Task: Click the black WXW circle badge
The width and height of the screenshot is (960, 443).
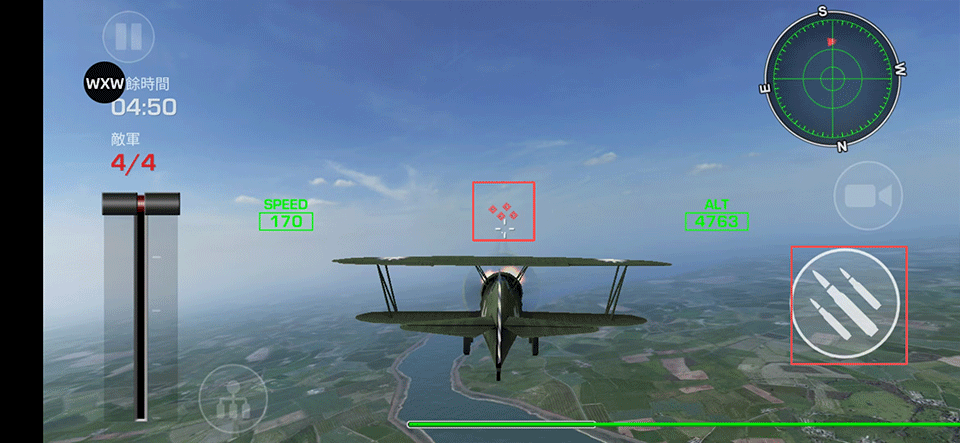Action: [104, 83]
